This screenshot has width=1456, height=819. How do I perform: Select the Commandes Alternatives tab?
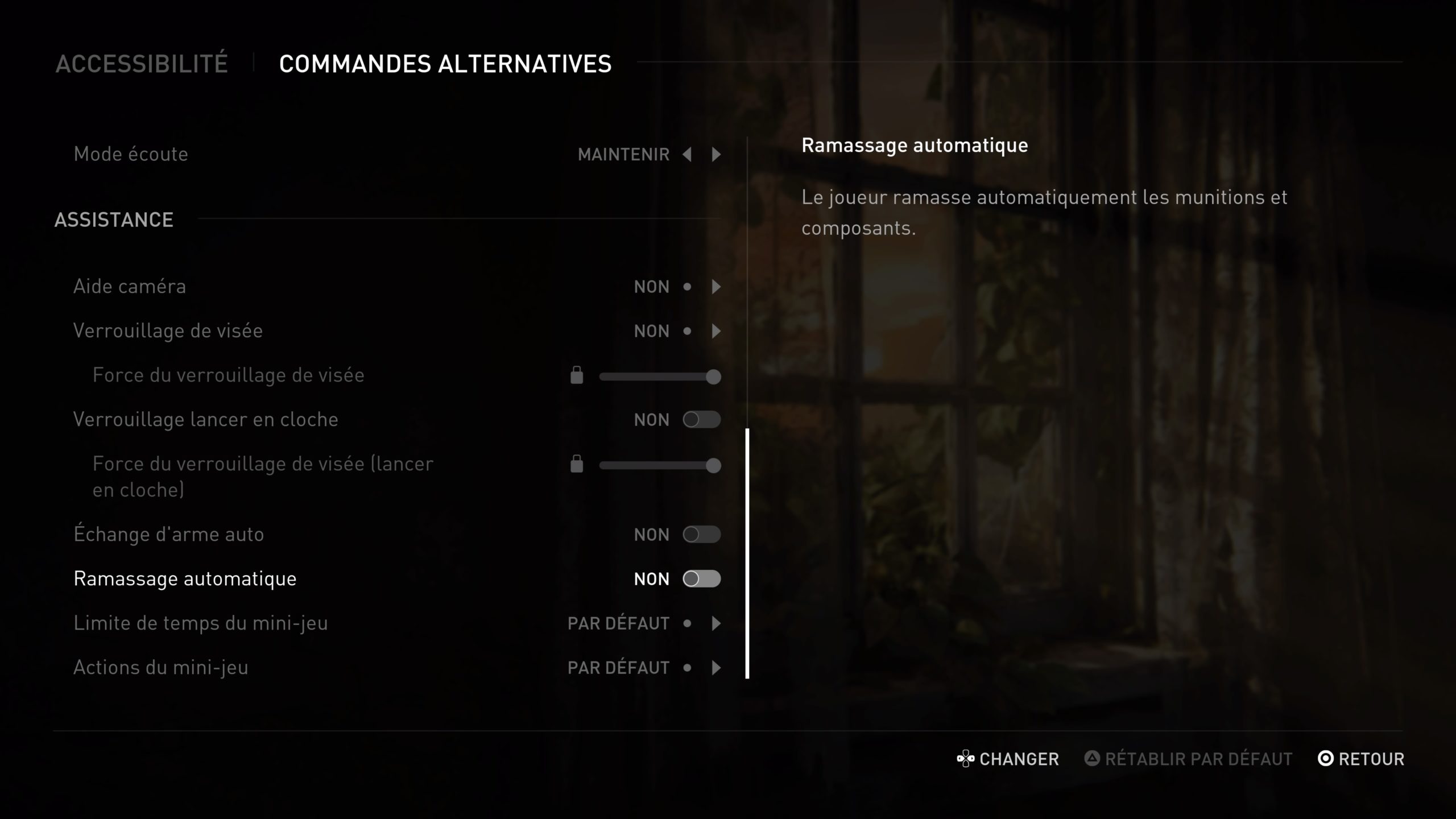(445, 64)
